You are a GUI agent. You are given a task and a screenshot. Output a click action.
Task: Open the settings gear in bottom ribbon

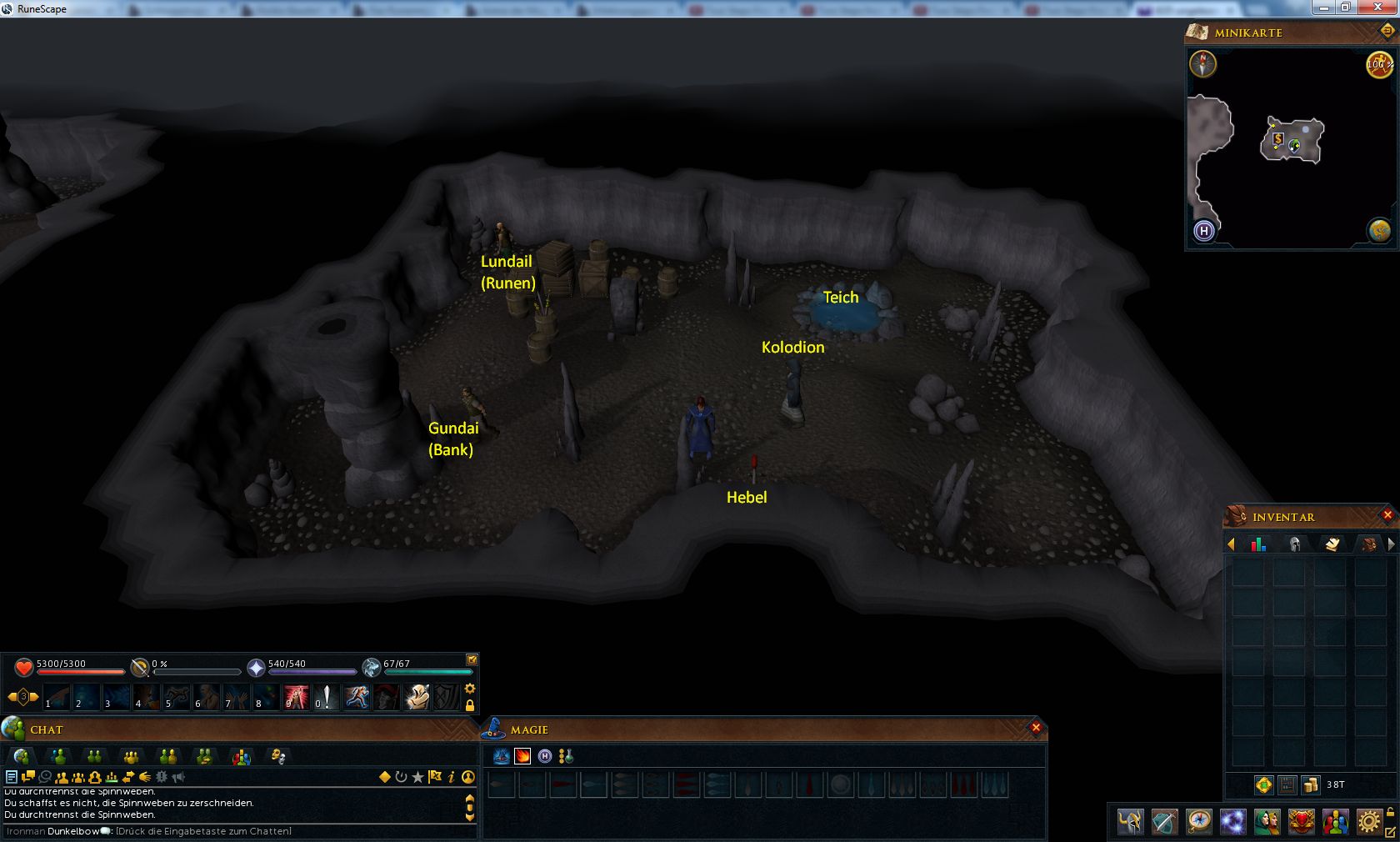[1368, 822]
